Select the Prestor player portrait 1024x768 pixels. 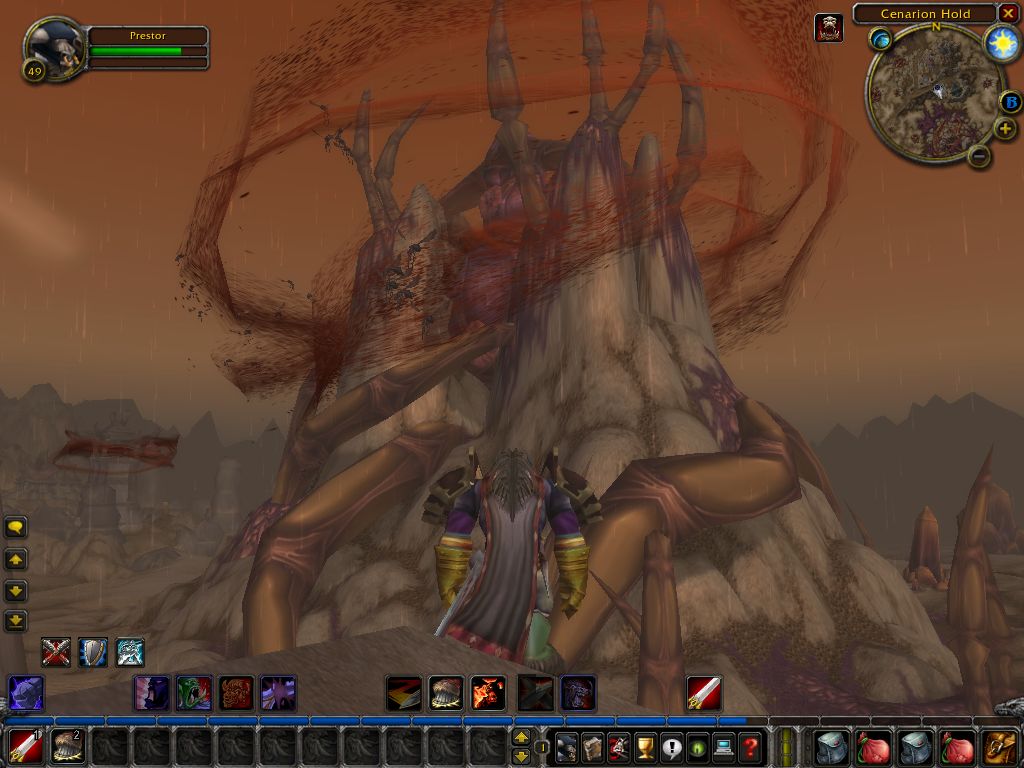[54, 47]
